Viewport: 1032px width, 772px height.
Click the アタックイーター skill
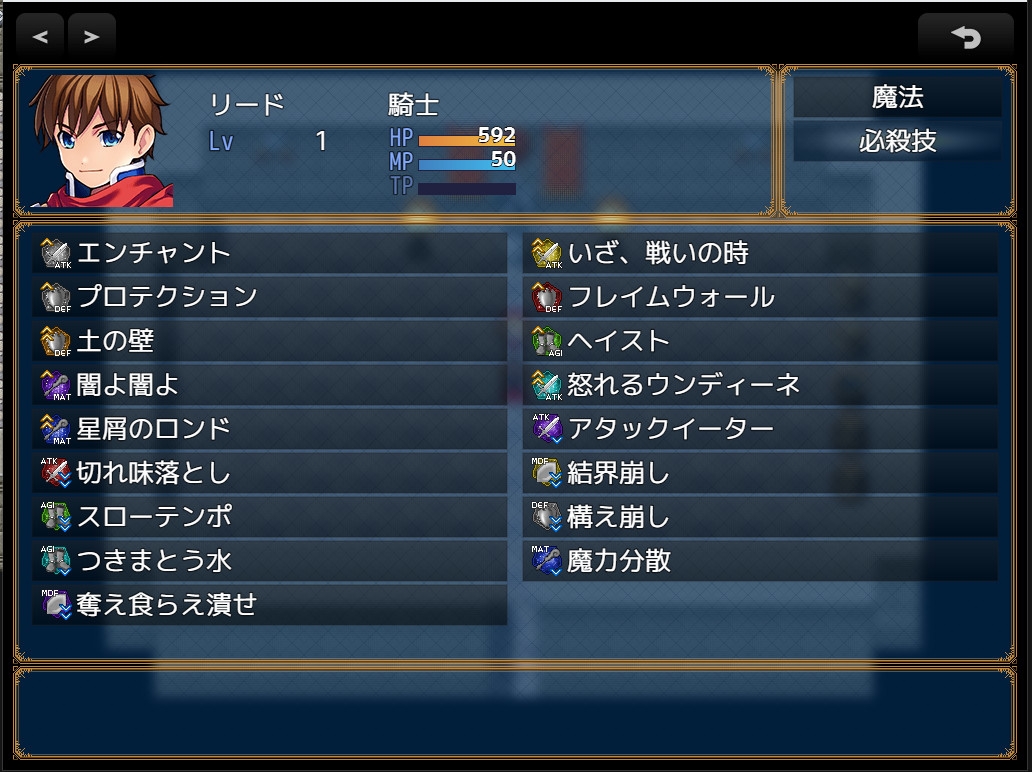760,429
